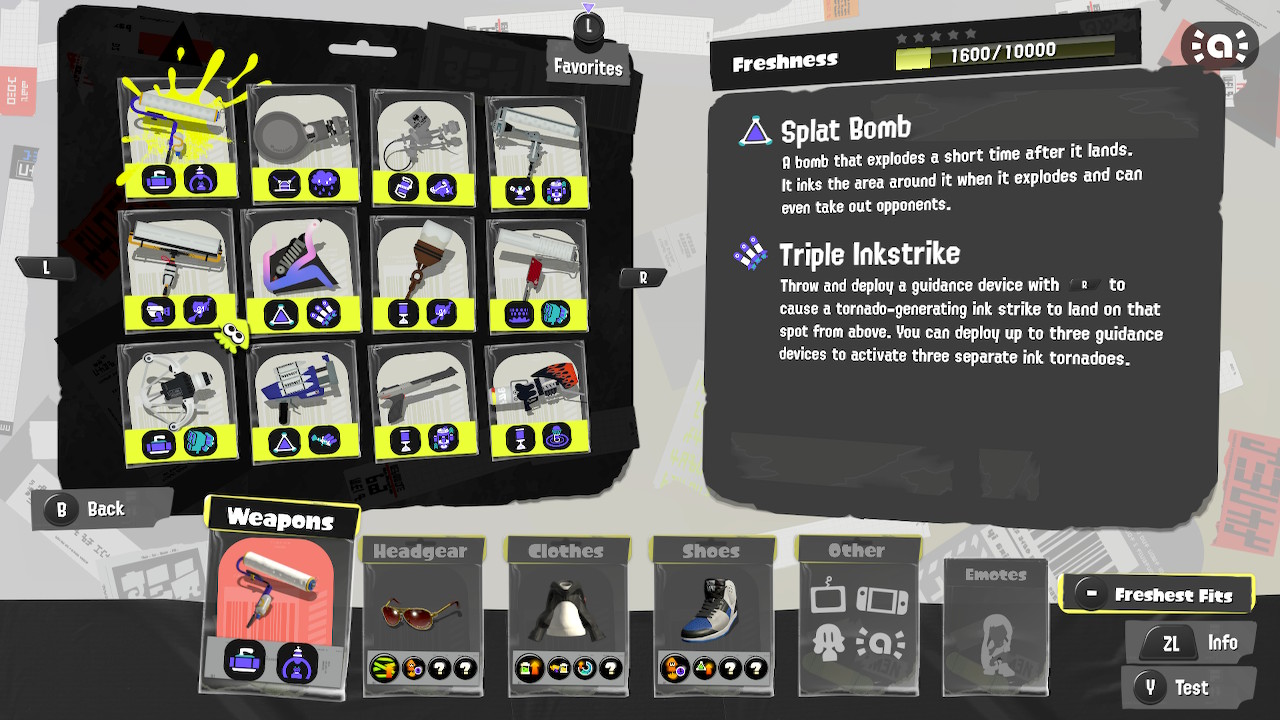
Task: Click the Splatoon logo in the top-right corner
Action: point(1220,44)
